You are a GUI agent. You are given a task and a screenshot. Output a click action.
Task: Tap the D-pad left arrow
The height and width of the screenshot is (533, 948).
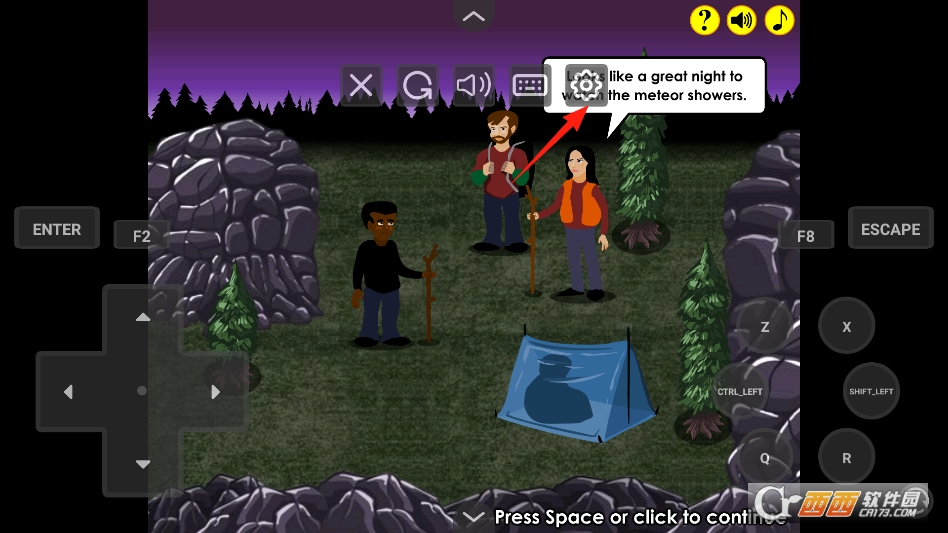pyautogui.click(x=68, y=392)
